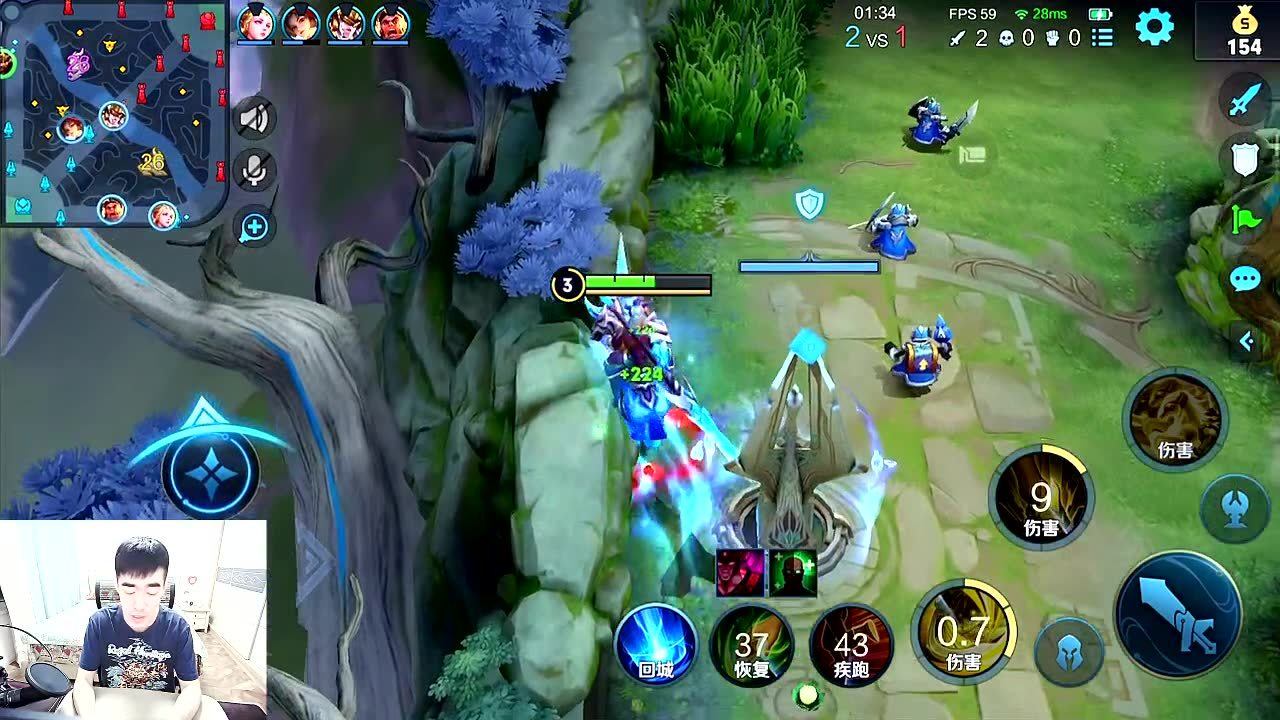Send the defend signal shield icon
The image size is (1280, 720).
tap(1246, 158)
